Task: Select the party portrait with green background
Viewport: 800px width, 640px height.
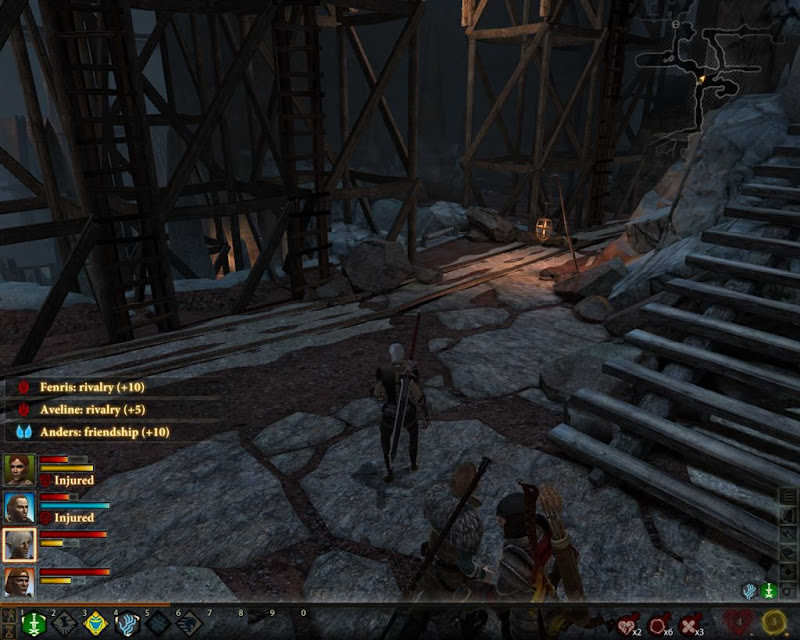Action: pyautogui.click(x=19, y=469)
